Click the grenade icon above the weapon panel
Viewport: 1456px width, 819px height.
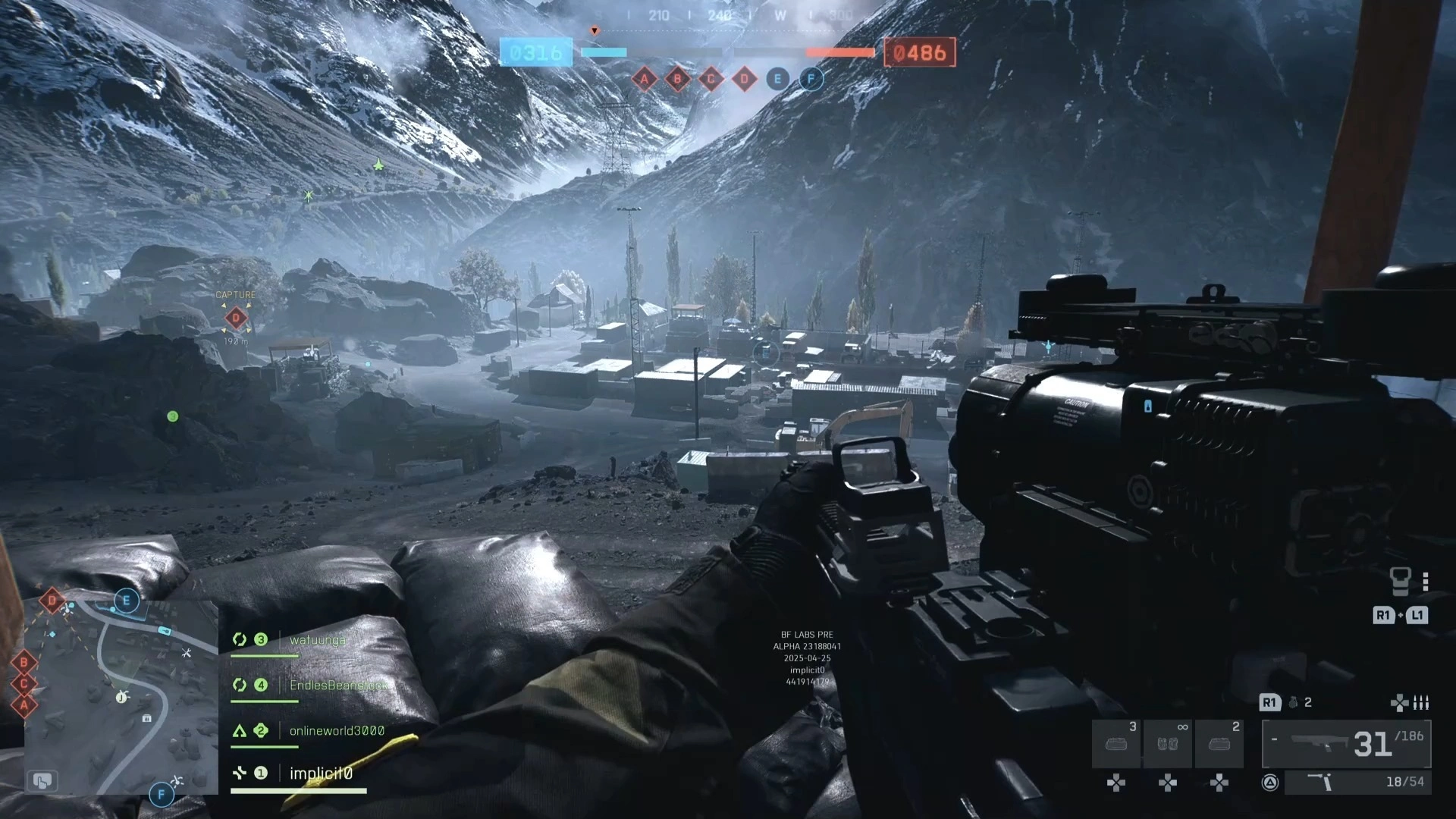click(1293, 703)
